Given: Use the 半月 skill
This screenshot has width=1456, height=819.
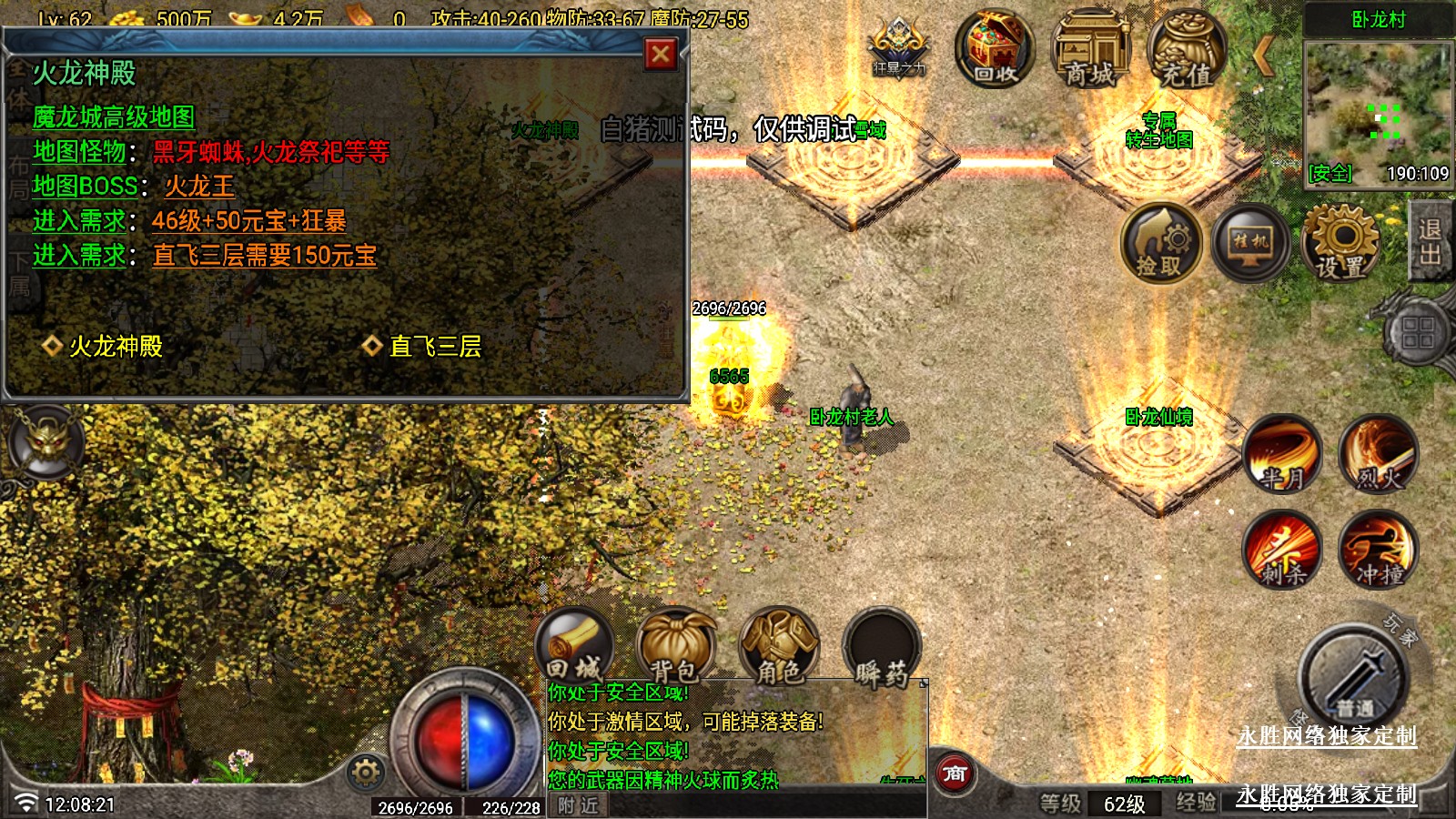Looking at the screenshot, I should [x=1283, y=454].
